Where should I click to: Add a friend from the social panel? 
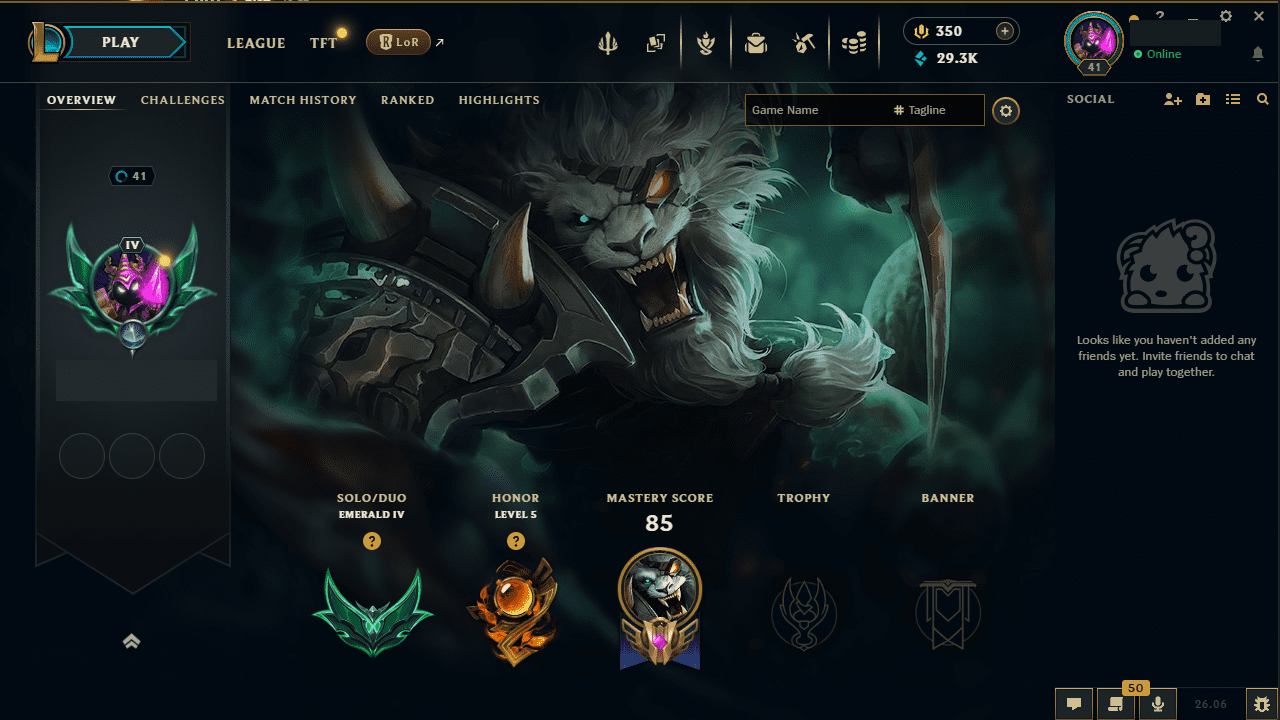coord(1171,99)
